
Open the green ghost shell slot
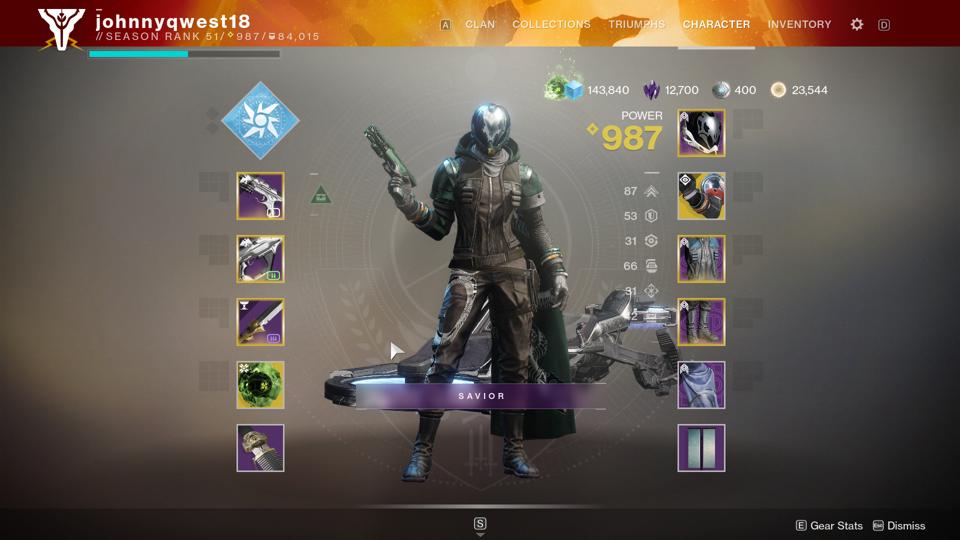click(260, 385)
